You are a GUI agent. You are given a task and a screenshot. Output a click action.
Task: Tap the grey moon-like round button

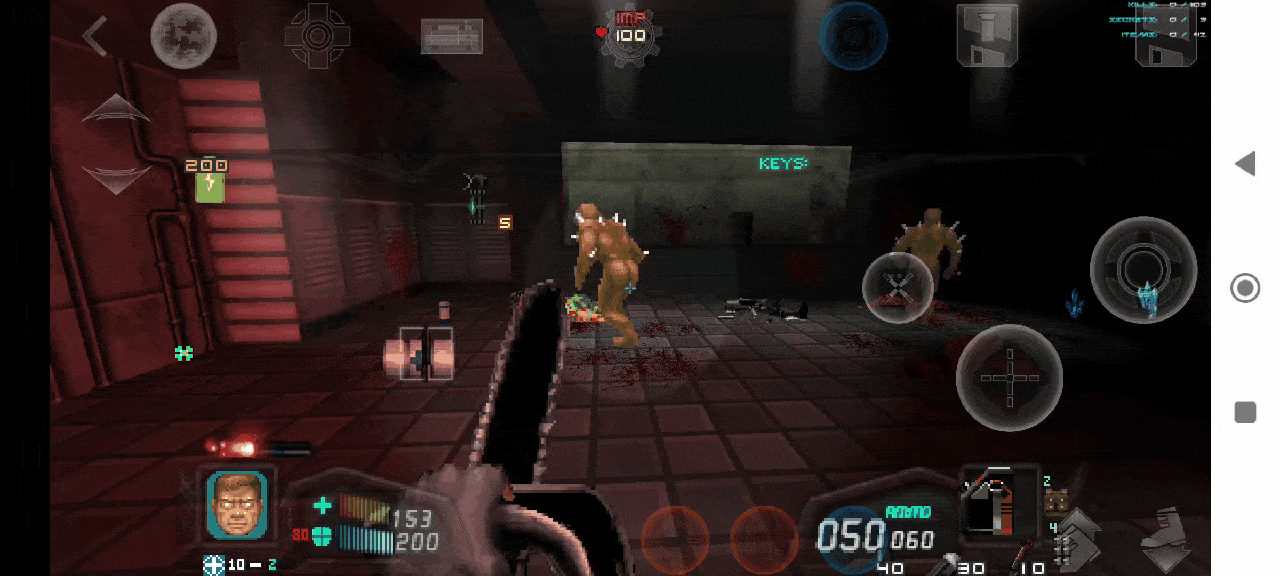[x=184, y=37]
